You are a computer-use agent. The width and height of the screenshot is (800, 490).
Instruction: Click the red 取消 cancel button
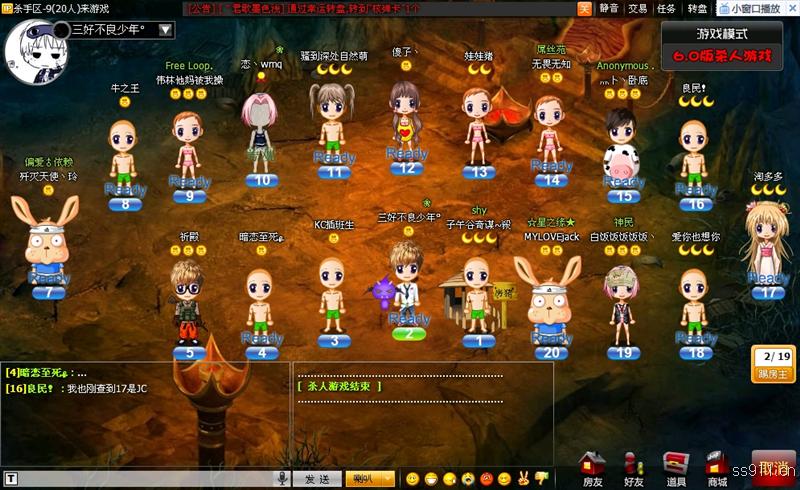coord(775,469)
